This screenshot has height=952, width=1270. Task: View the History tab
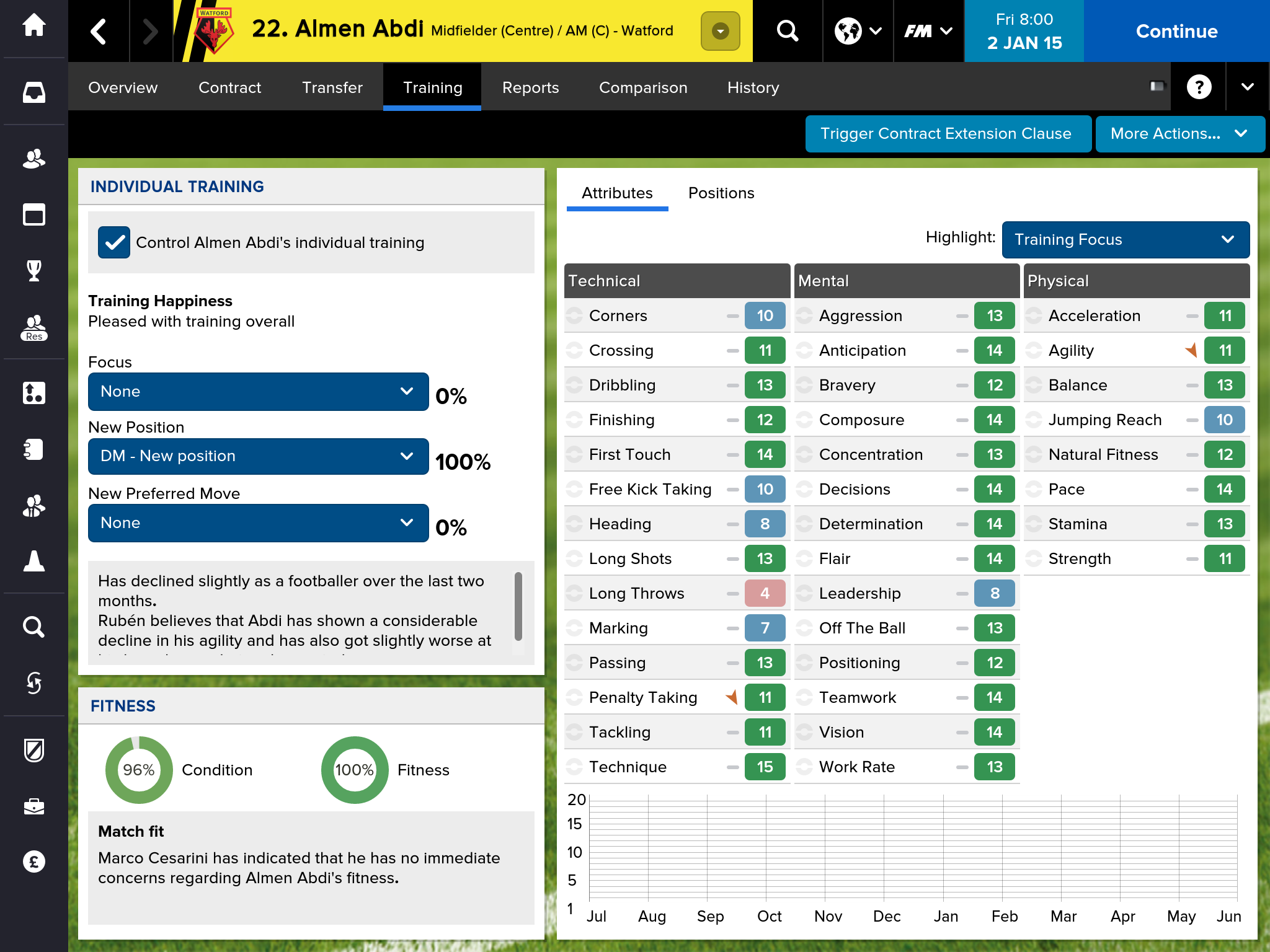[753, 87]
